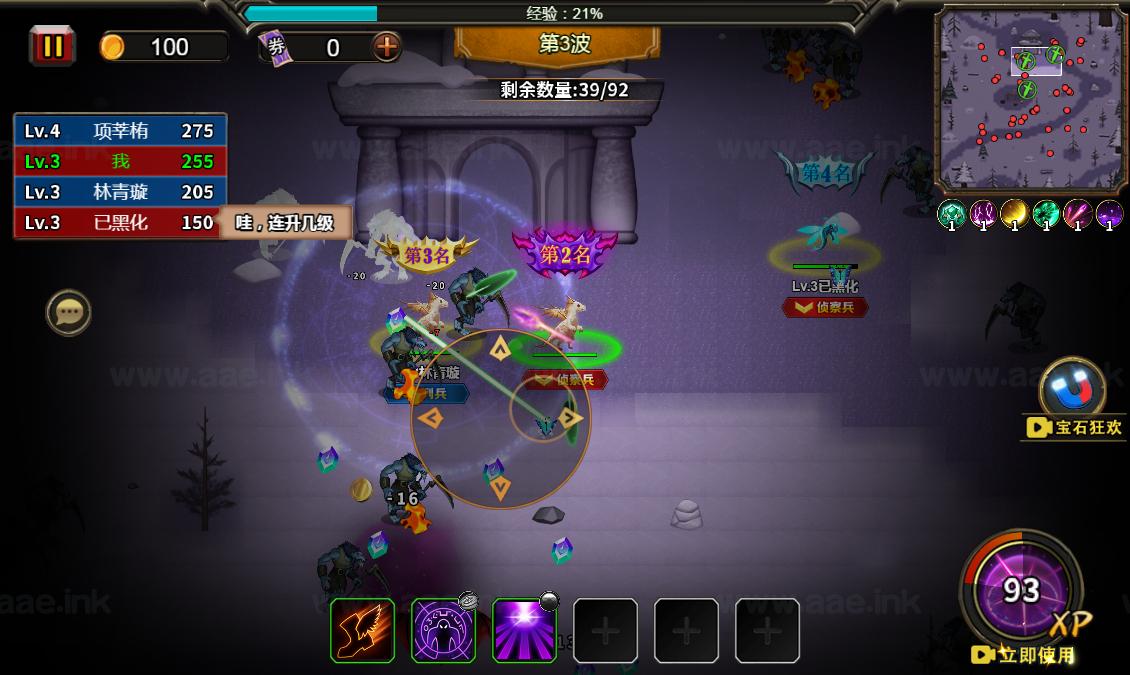Open the chat bubble button
Viewport: 1130px width, 675px height.
point(69,313)
